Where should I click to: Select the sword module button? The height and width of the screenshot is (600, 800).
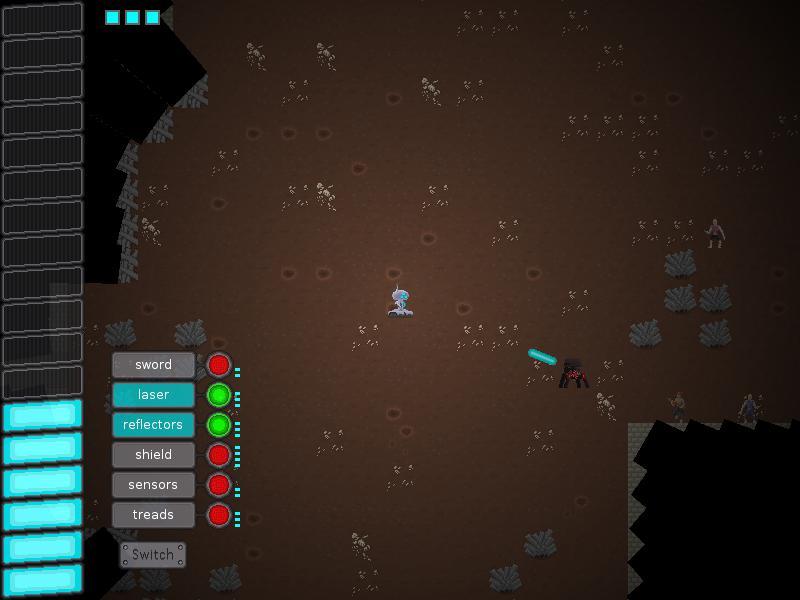coord(153,365)
